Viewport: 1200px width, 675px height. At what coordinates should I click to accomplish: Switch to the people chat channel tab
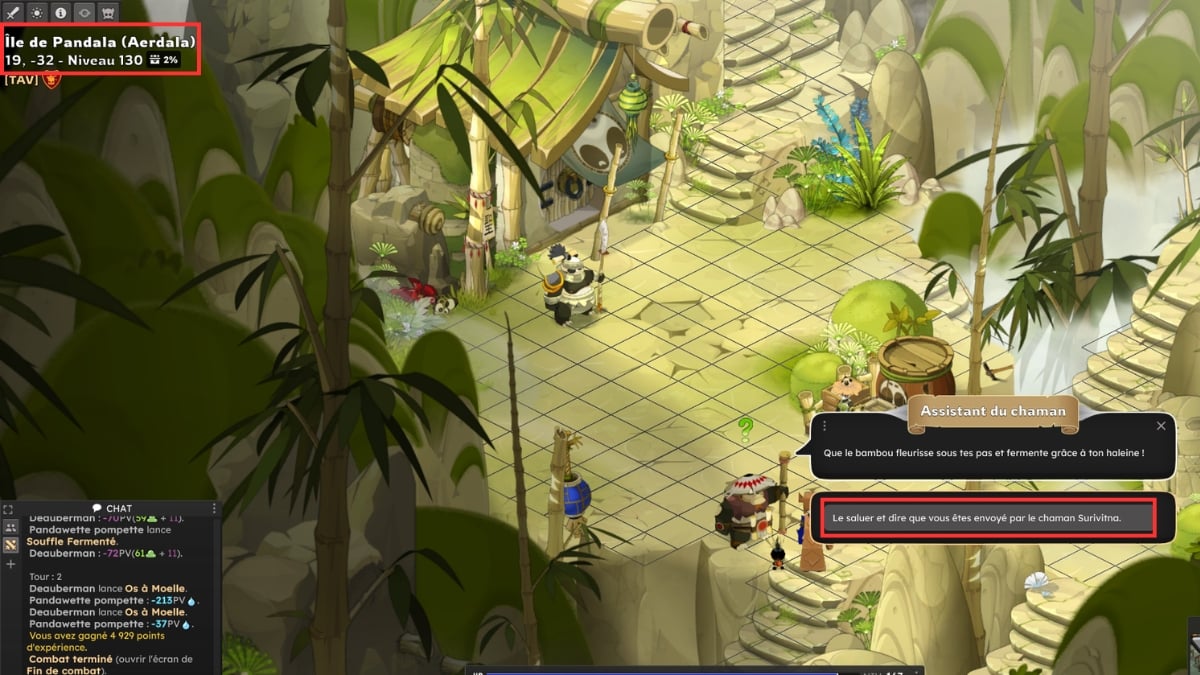(x=10, y=527)
